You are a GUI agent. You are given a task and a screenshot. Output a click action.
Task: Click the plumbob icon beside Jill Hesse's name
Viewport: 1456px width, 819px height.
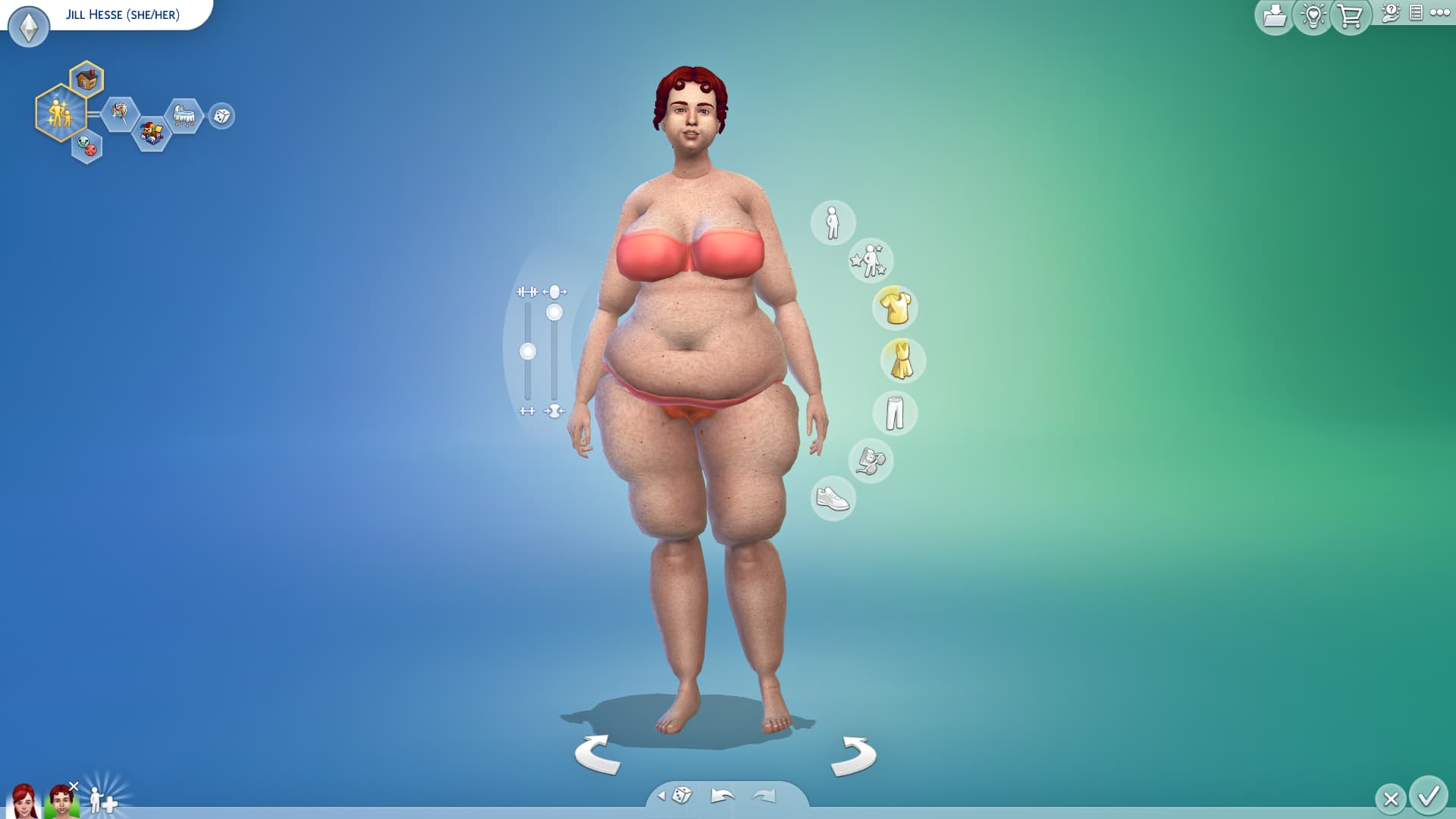coord(29,27)
